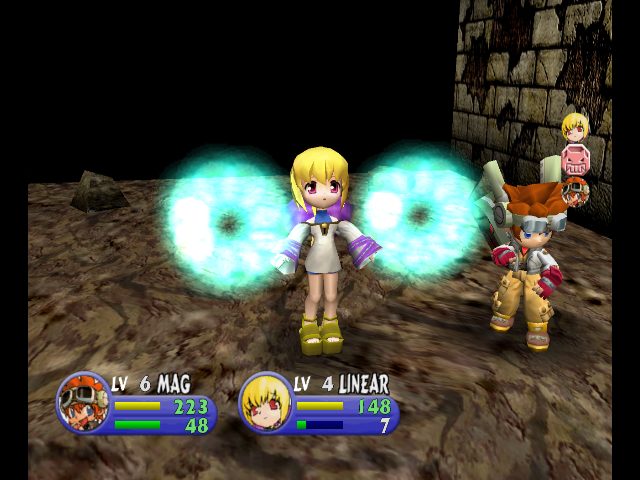640x480 pixels.
Task: Click Mag's goggles face in the turn order
Action: point(575,190)
